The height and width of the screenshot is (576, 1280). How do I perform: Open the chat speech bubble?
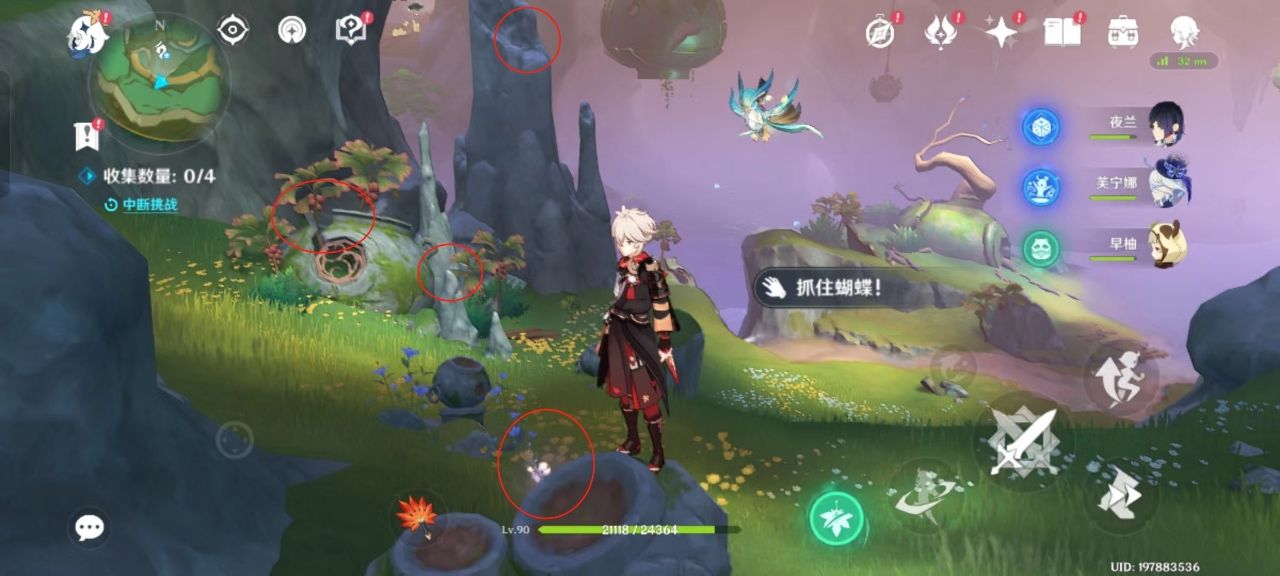pos(89,527)
